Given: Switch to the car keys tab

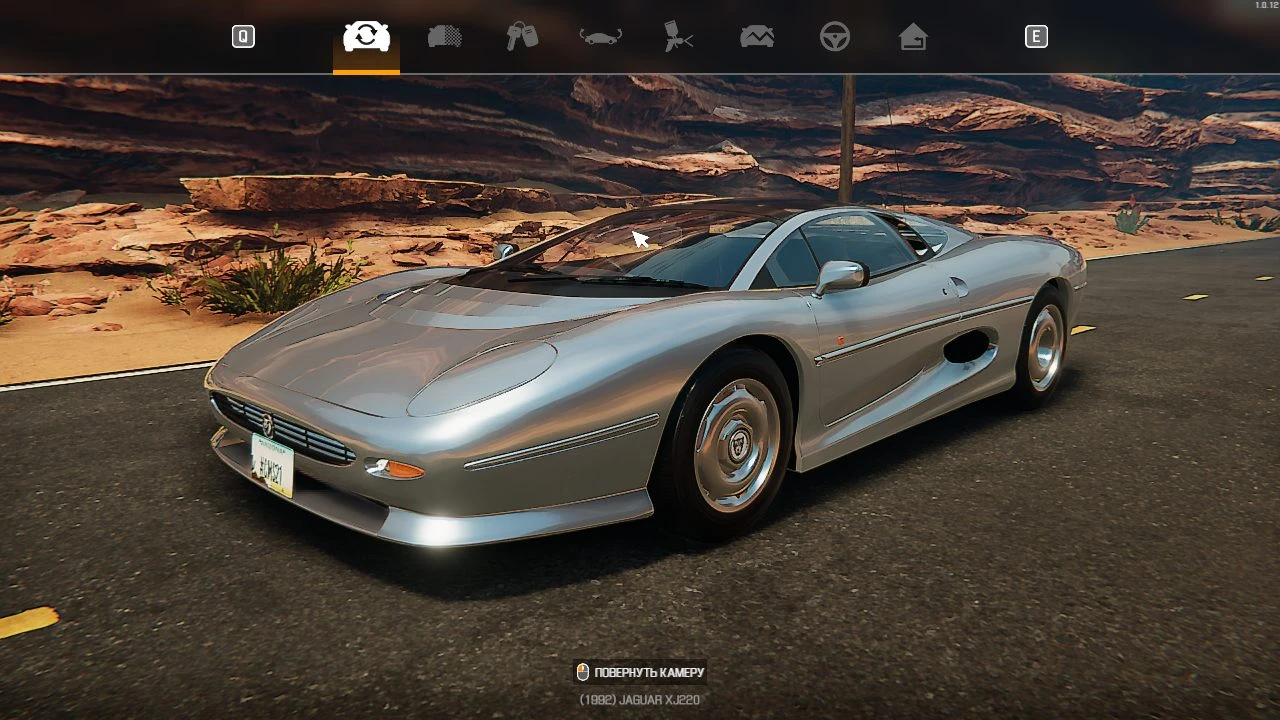Looking at the screenshot, I should click(522, 37).
